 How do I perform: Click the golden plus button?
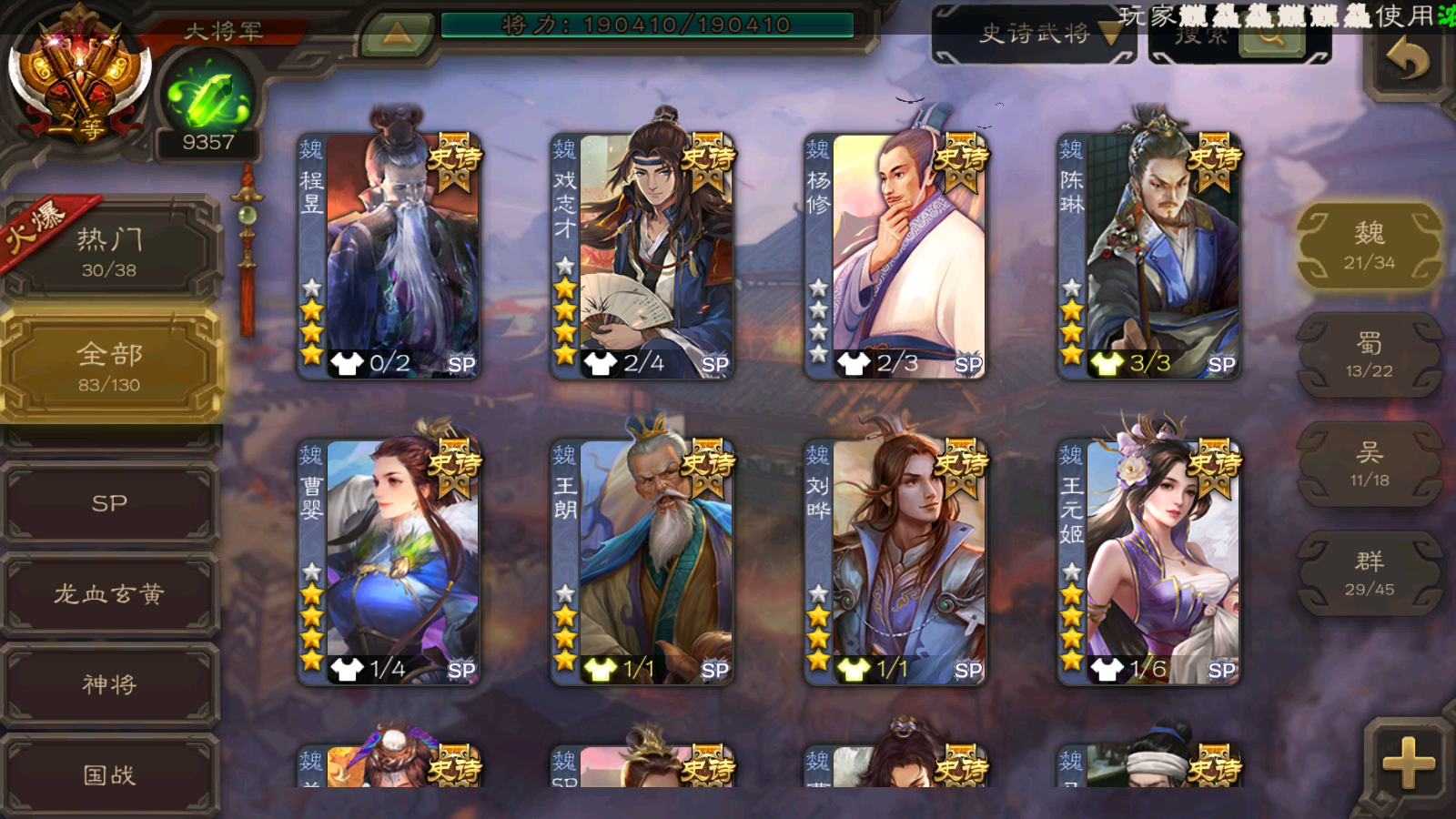[1408, 762]
